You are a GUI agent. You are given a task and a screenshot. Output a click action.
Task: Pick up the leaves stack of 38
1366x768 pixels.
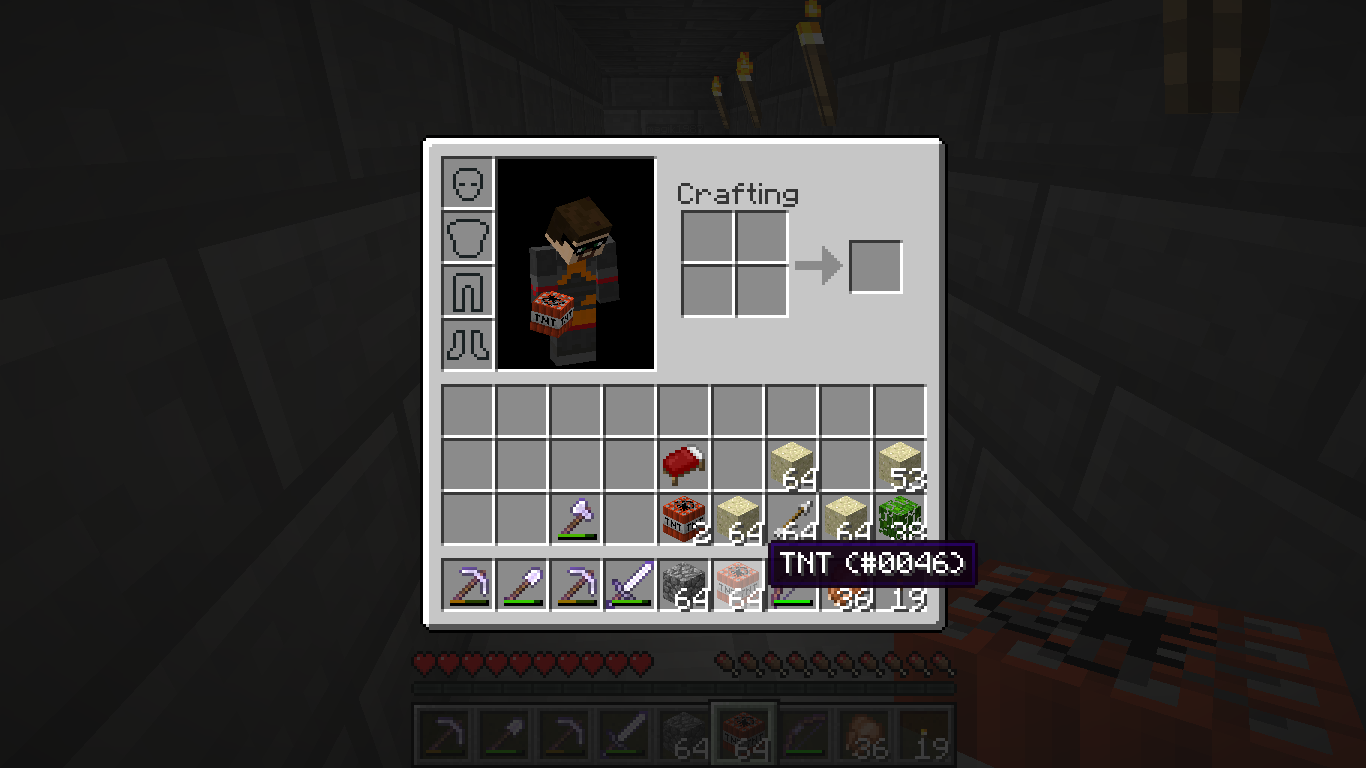900,518
